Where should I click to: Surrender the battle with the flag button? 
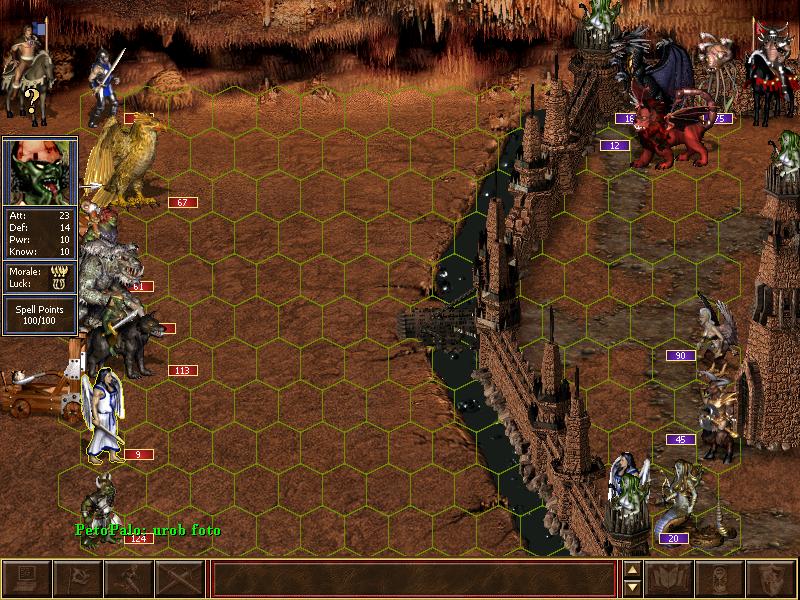78,578
